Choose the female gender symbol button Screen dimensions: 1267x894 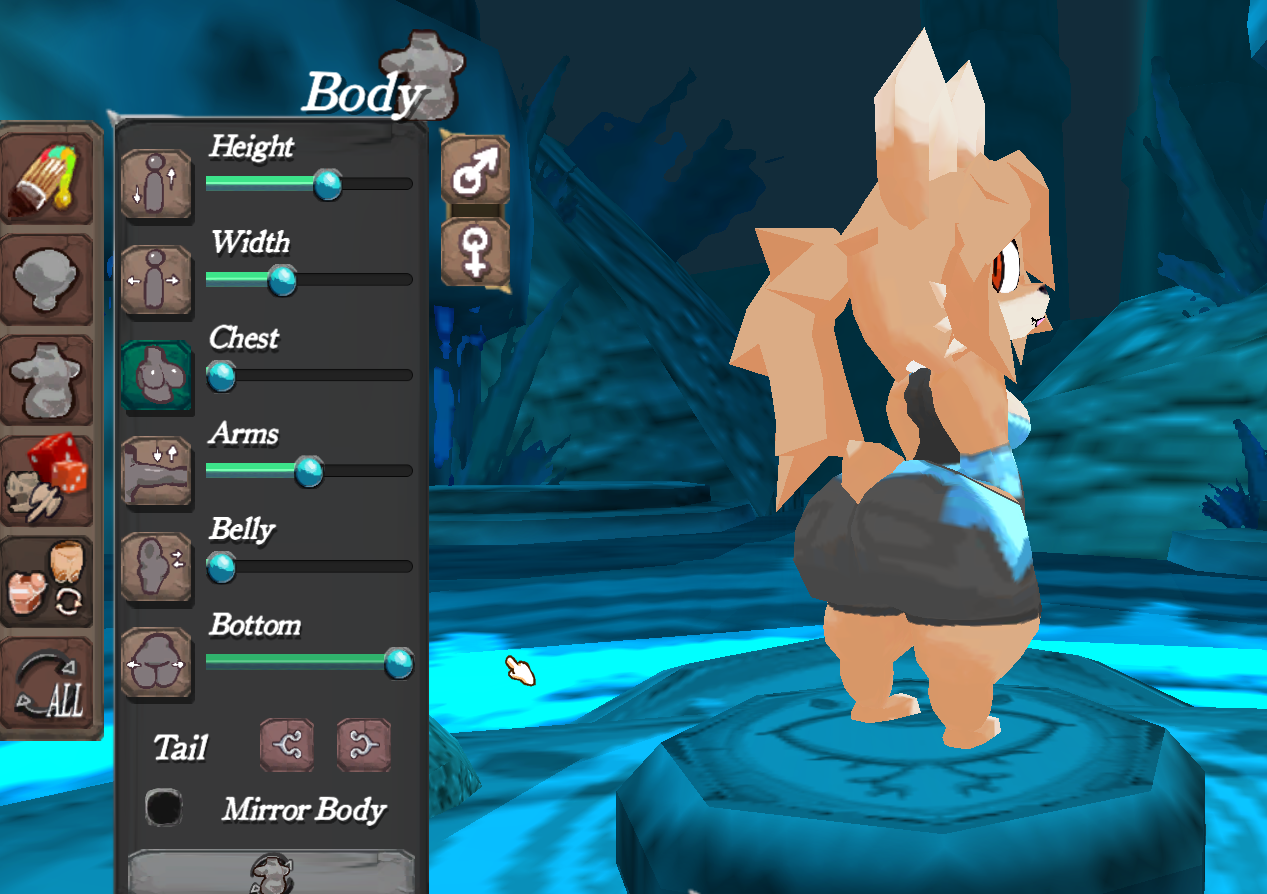[475, 252]
